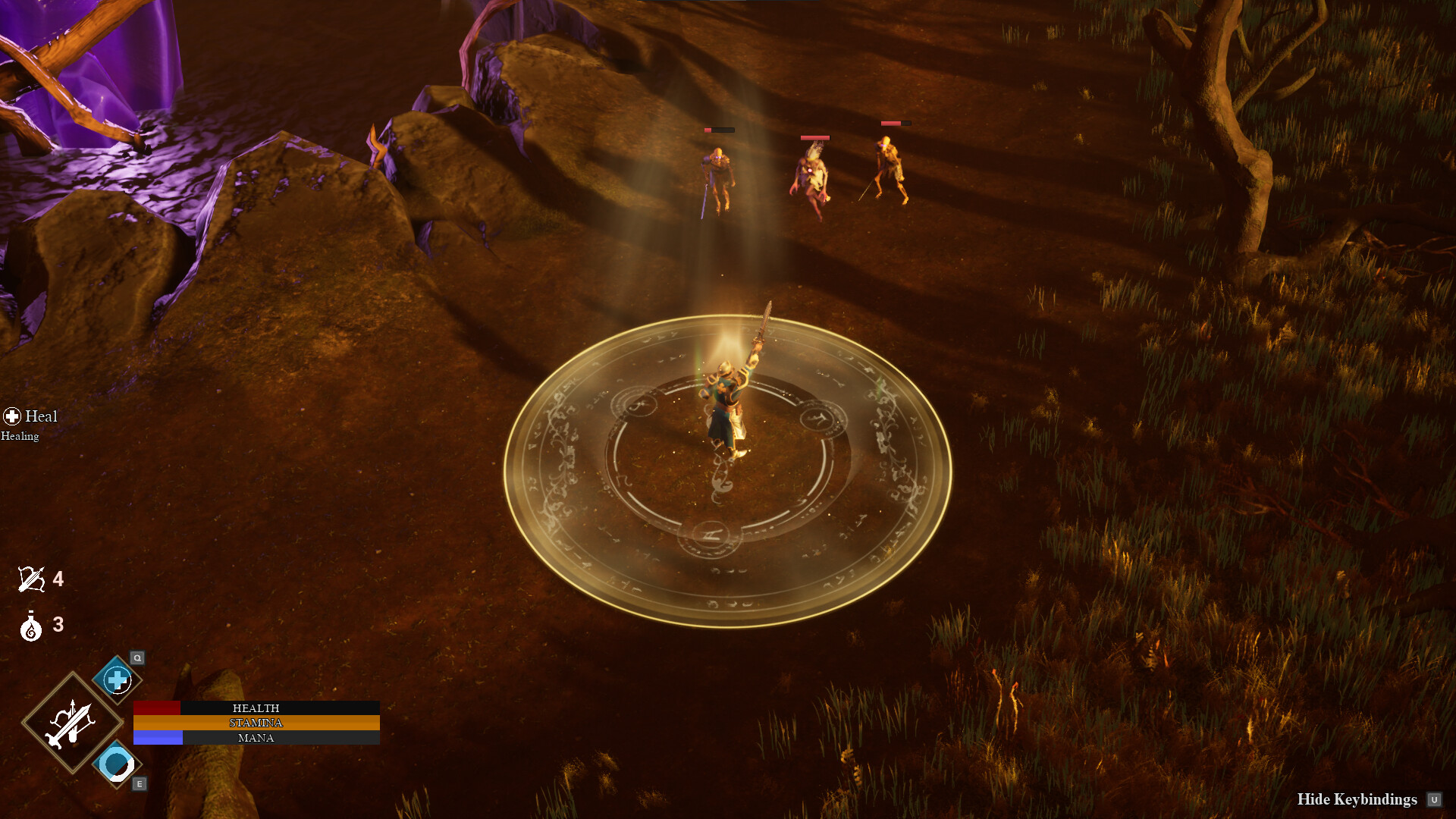Click the leftmost enemy's red health bar
Screen dimensions: 1456x819
(x=718, y=129)
